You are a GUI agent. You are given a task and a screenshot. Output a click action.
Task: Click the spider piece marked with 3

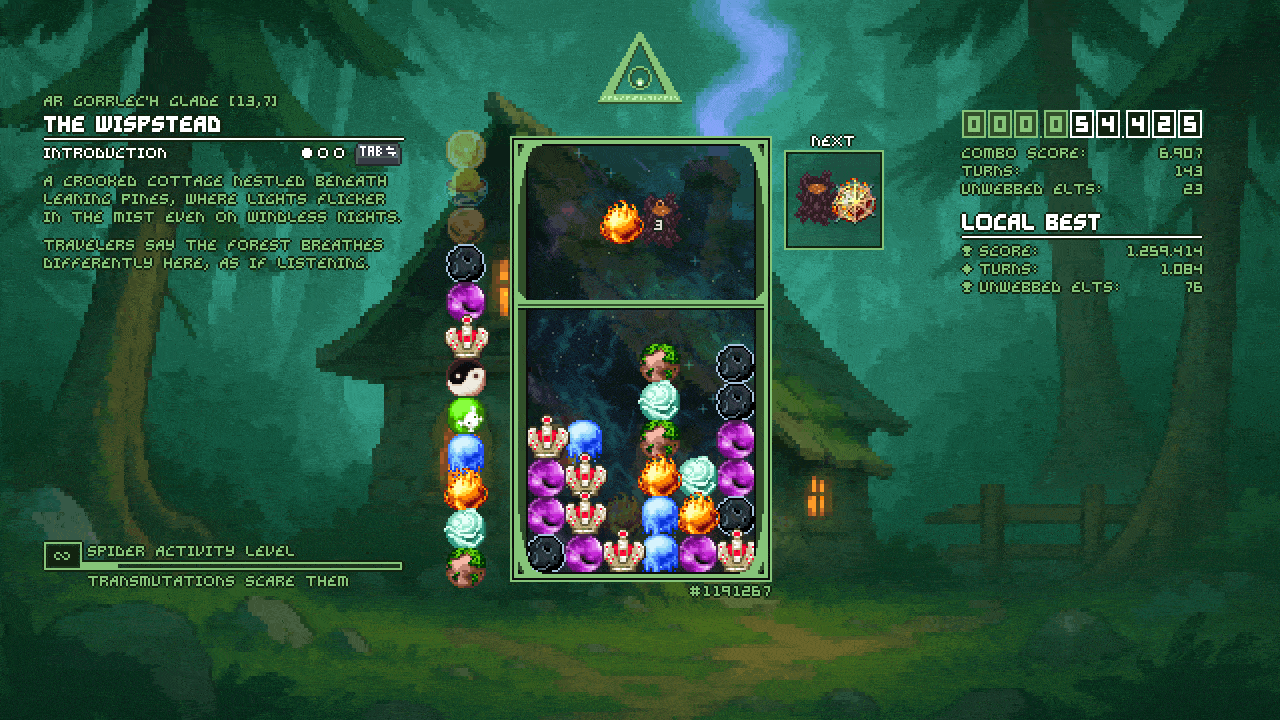point(660,222)
